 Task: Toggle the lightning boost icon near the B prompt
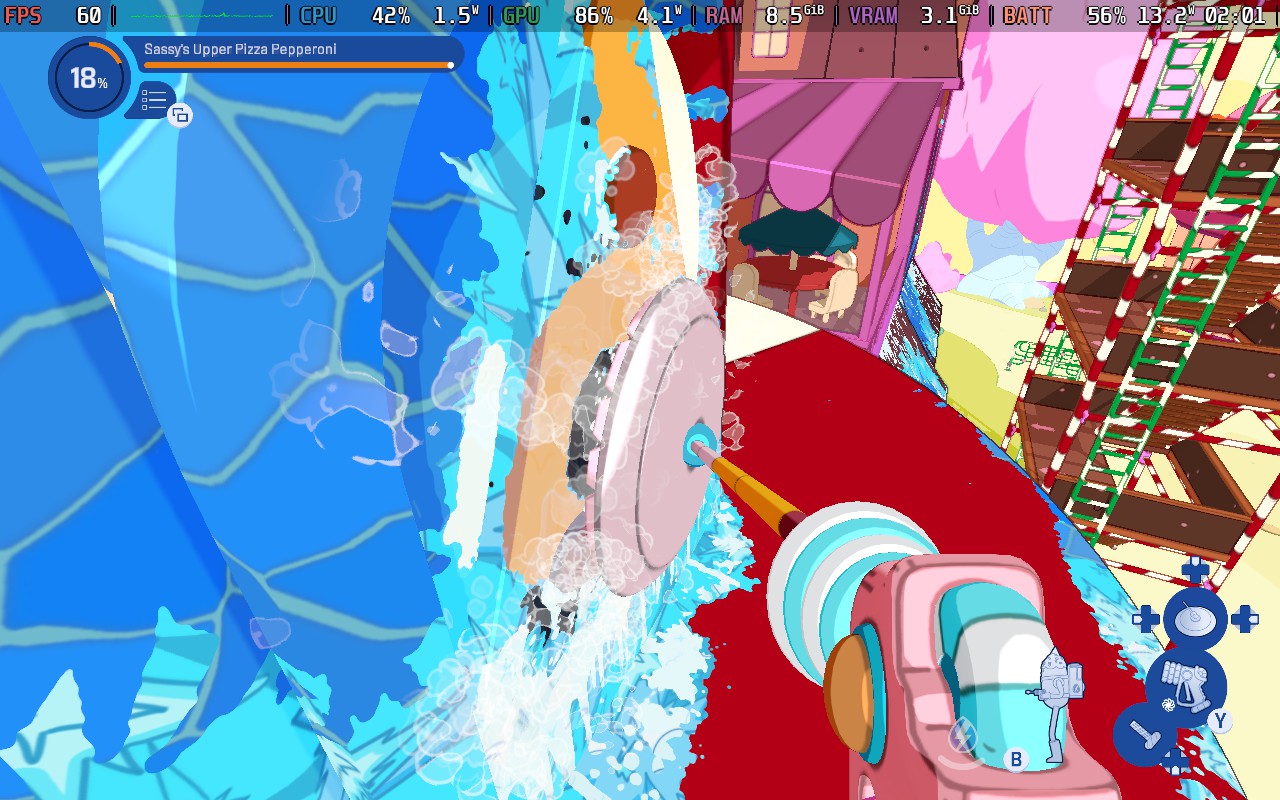[x=962, y=733]
